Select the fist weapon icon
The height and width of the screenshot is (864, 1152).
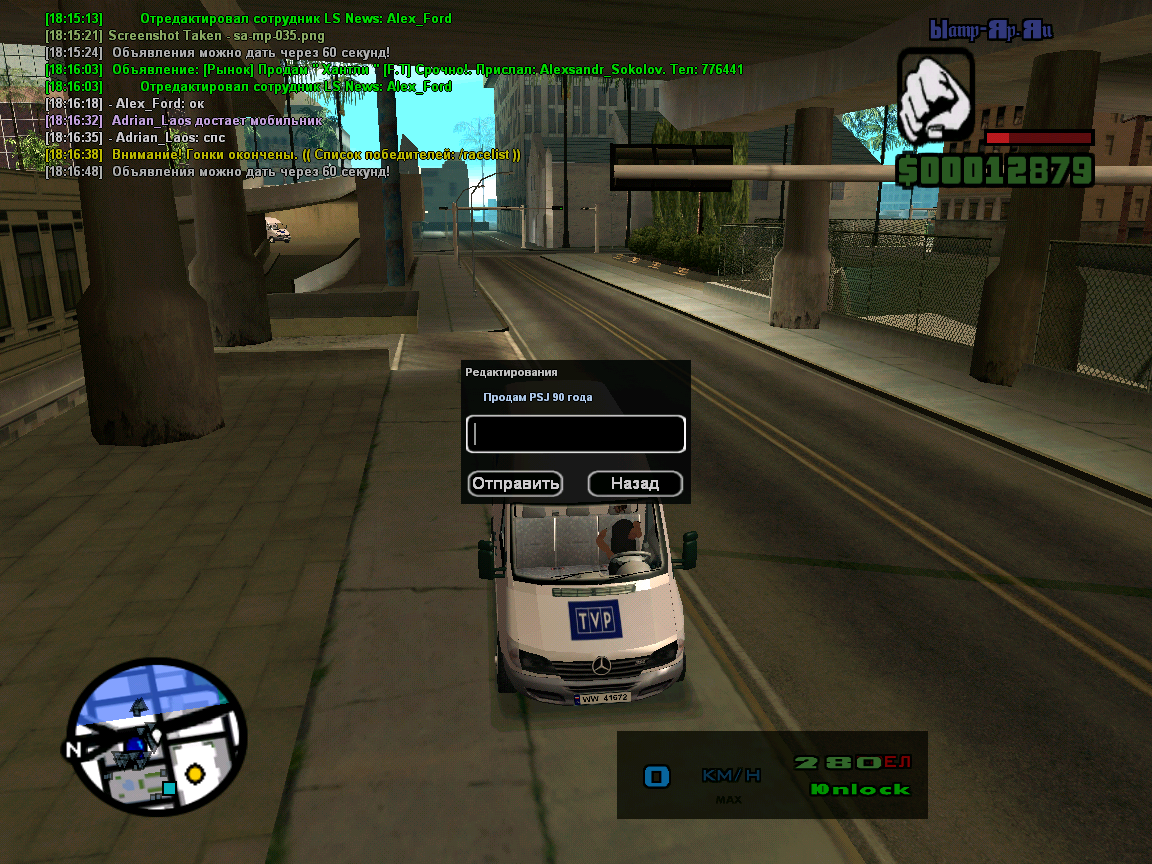pyautogui.click(x=935, y=99)
